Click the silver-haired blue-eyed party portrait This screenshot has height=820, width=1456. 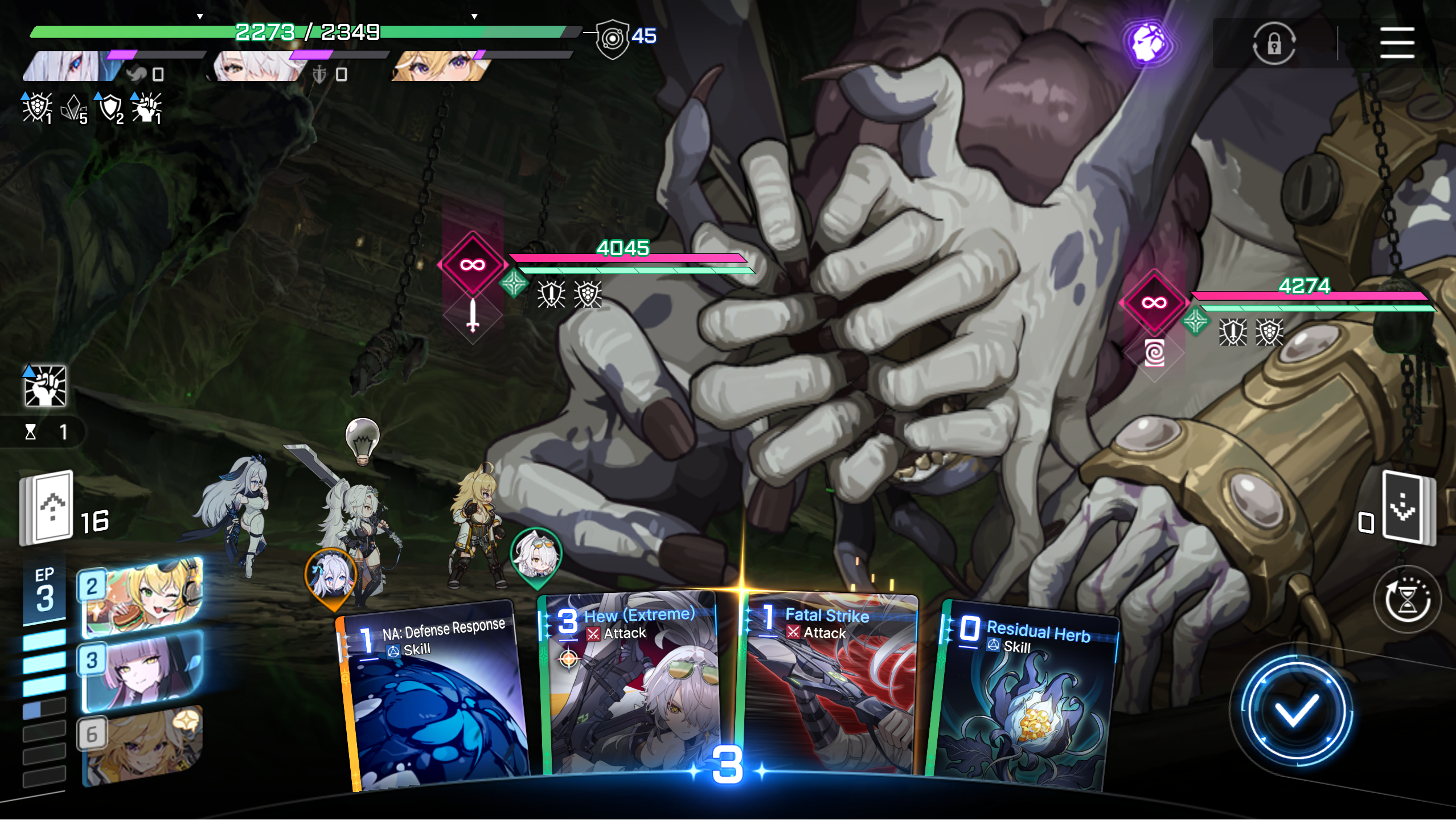[x=71, y=66]
